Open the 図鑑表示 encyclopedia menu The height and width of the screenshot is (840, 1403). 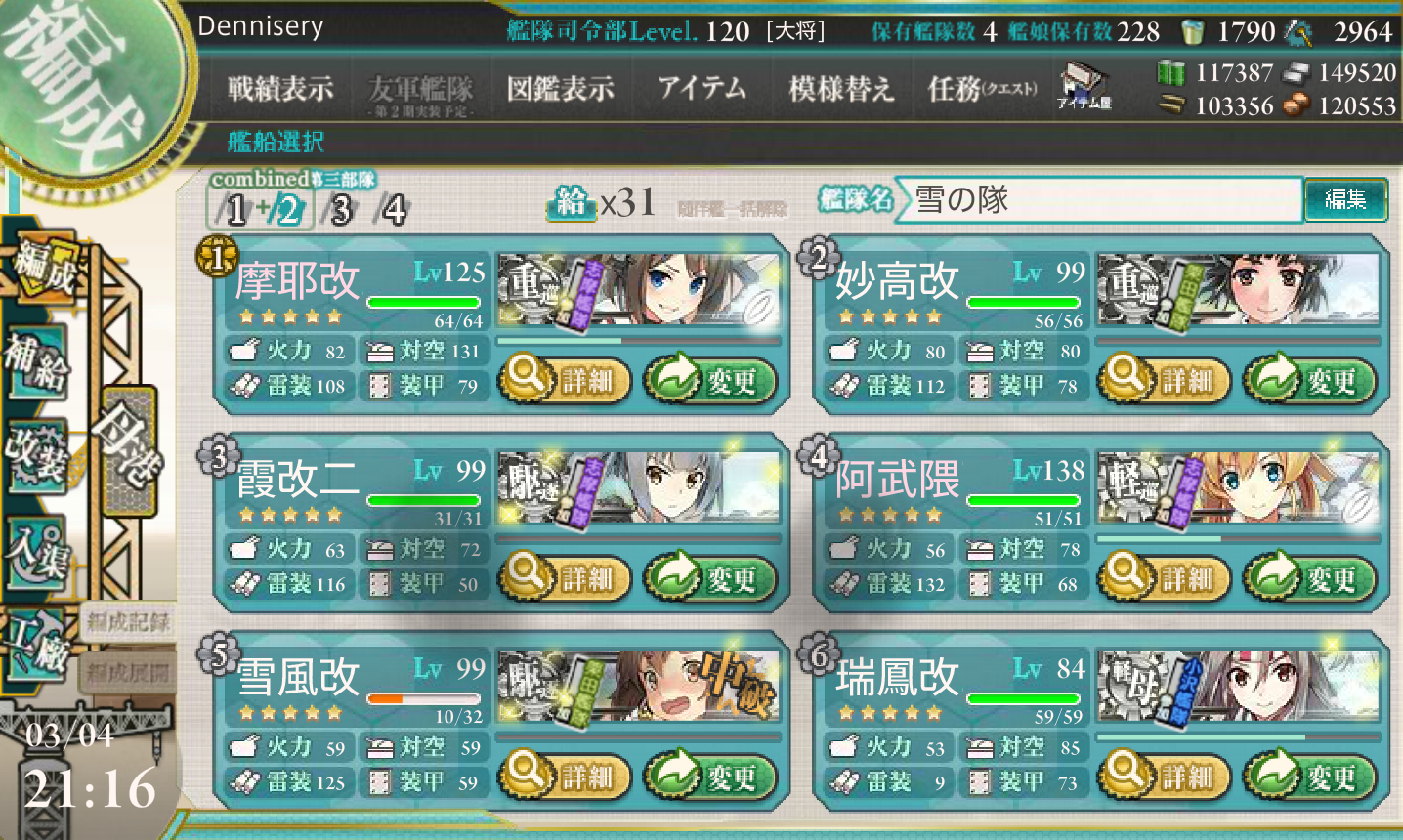click(x=560, y=89)
